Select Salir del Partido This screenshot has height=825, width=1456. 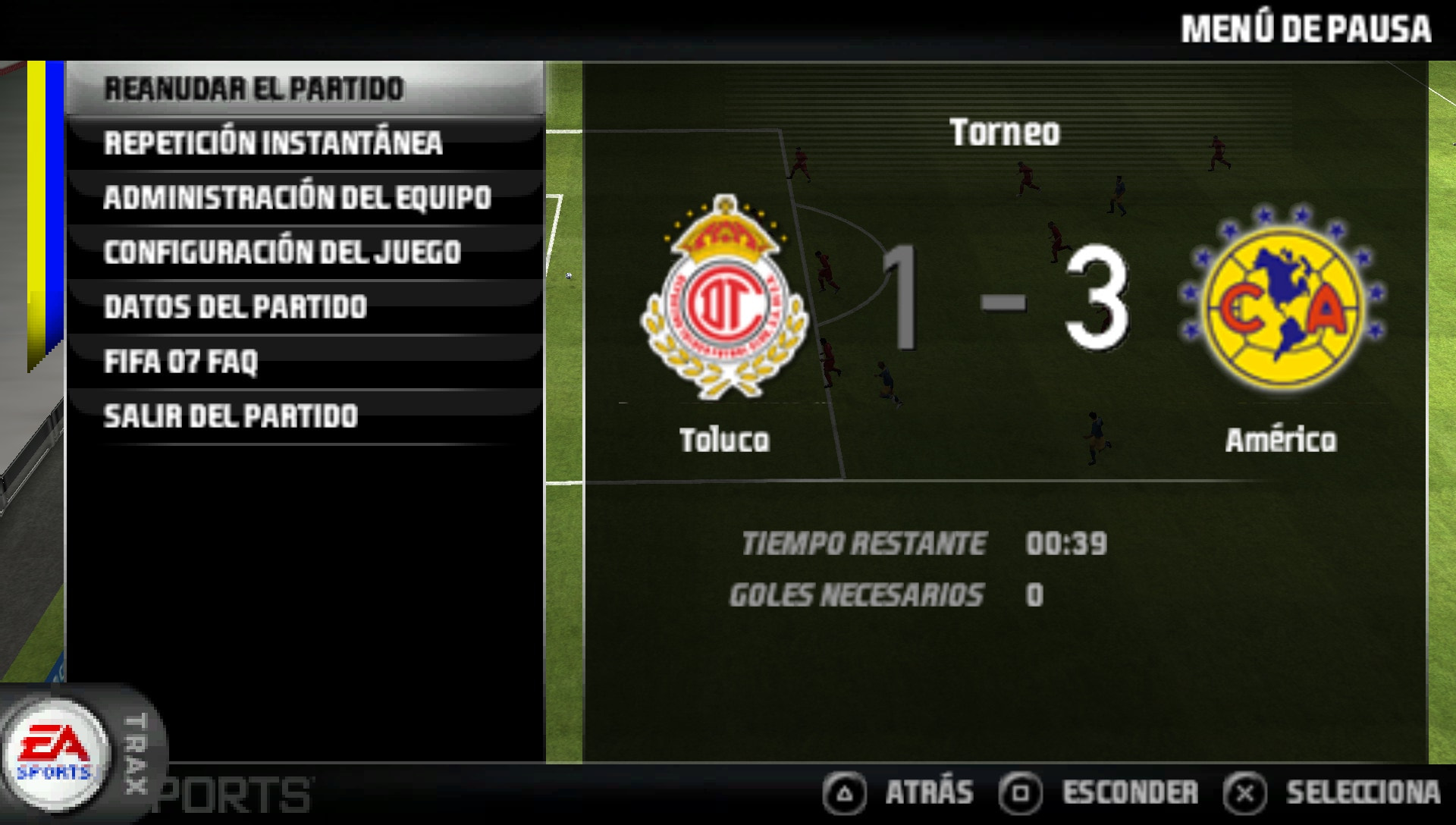point(231,416)
